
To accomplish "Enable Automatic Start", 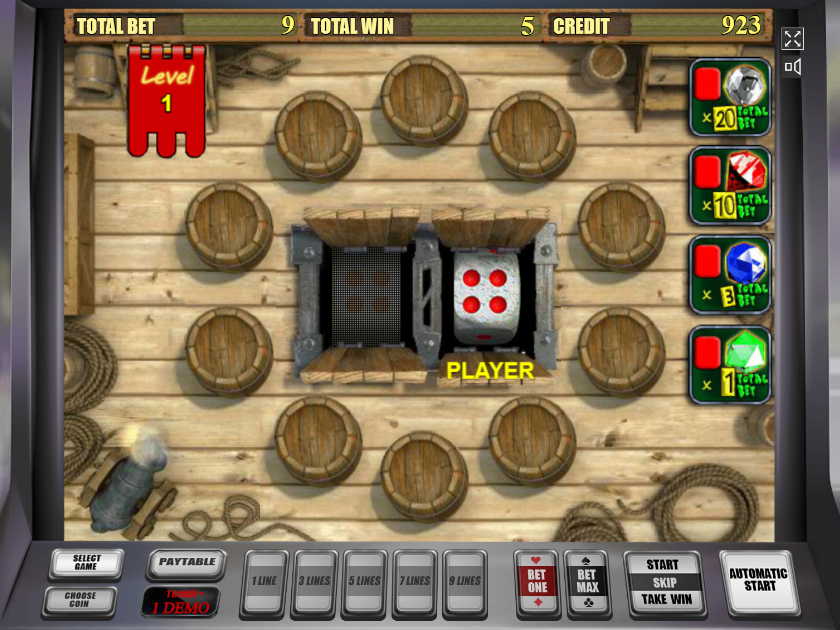I will (758, 581).
